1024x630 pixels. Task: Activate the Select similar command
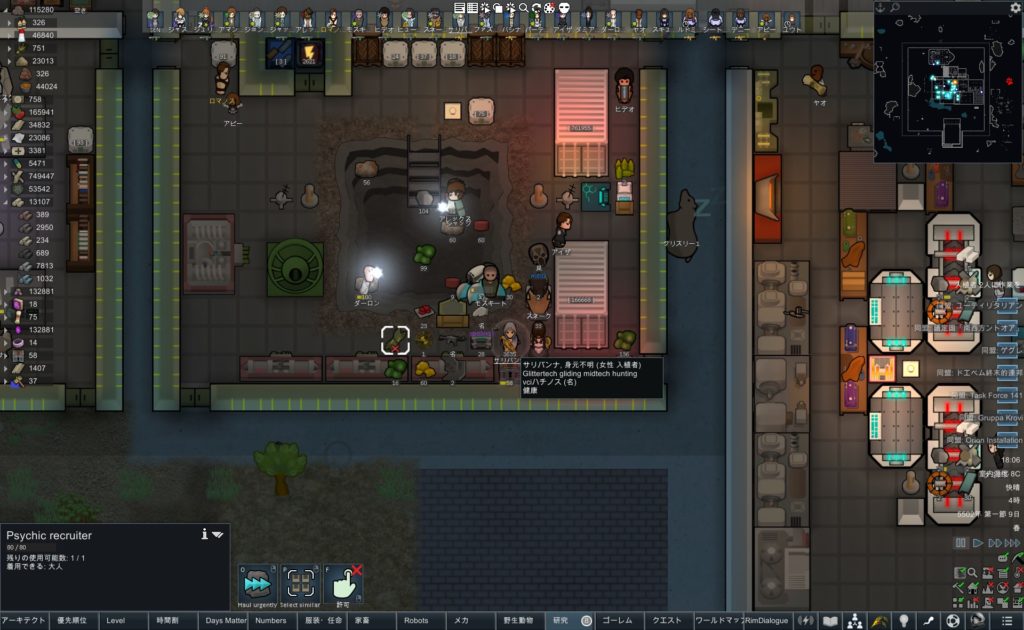click(x=300, y=583)
